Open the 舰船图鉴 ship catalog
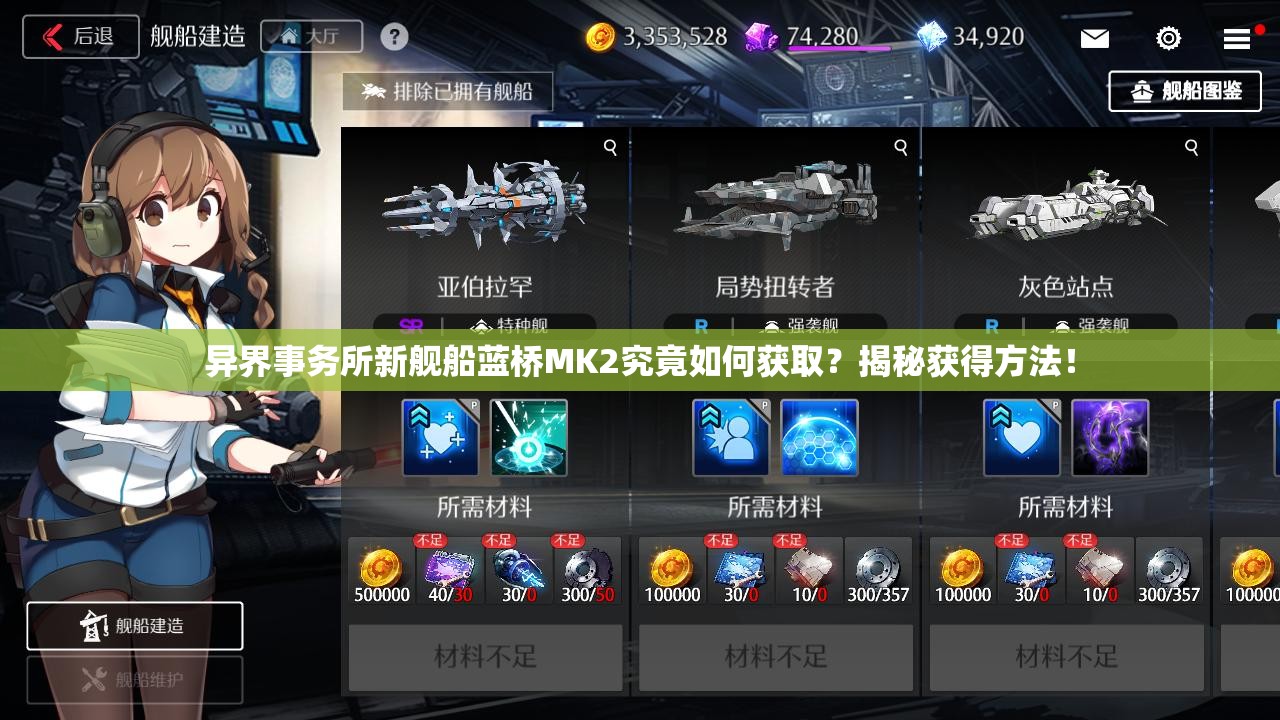The height and width of the screenshot is (720, 1280). point(1185,91)
